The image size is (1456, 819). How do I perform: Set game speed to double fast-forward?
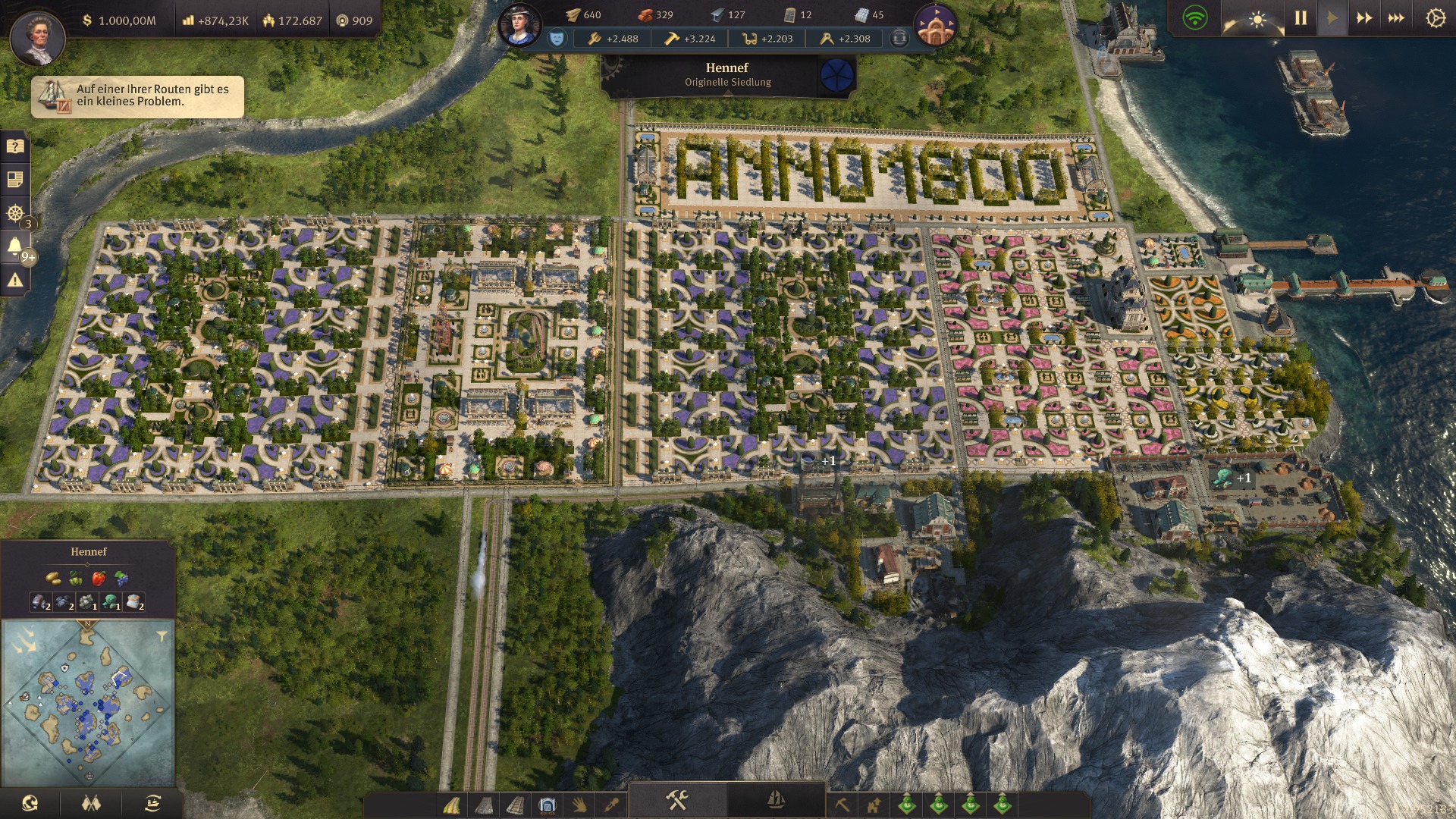[1363, 18]
